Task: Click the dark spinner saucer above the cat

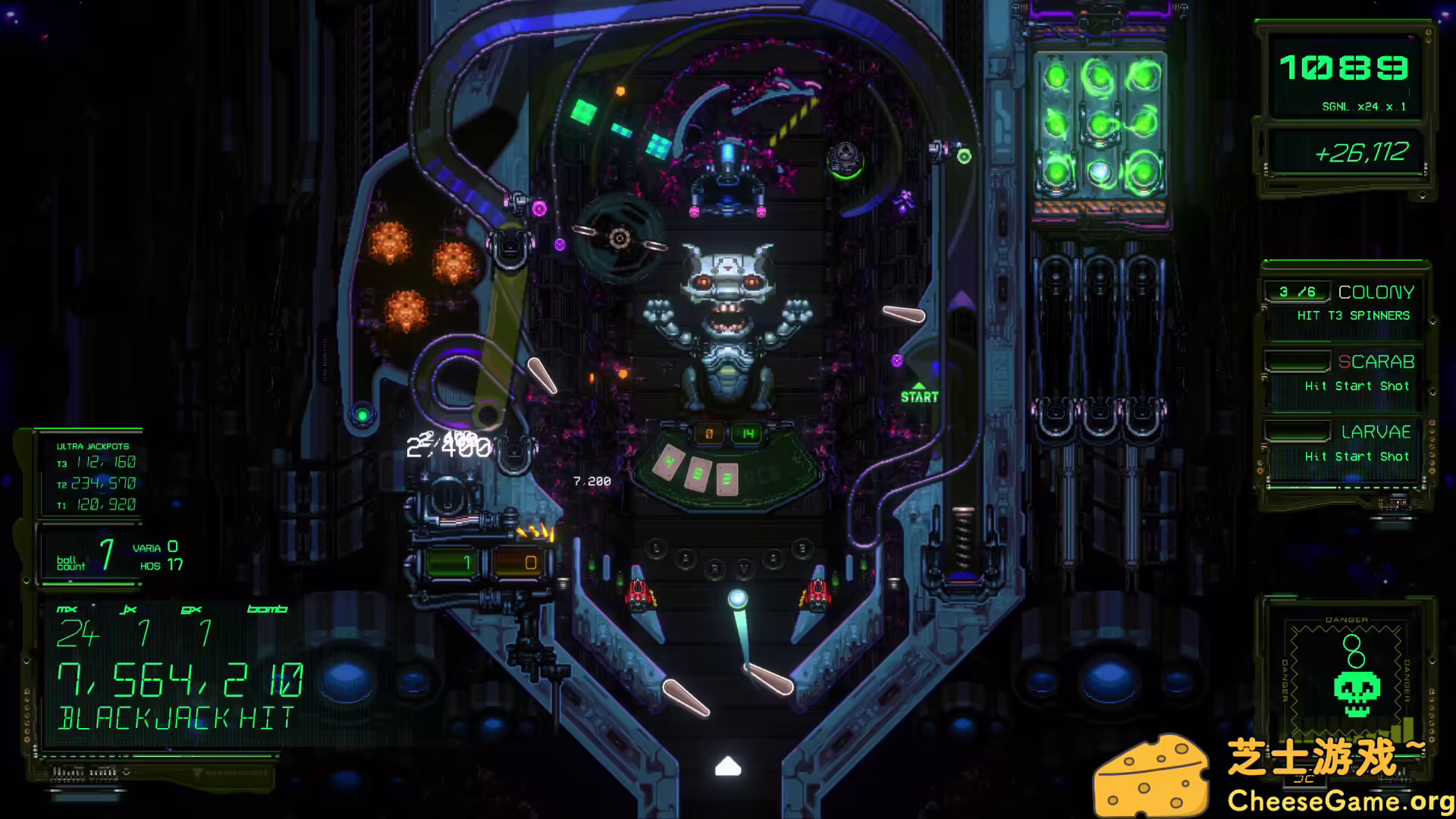Action: (x=619, y=239)
